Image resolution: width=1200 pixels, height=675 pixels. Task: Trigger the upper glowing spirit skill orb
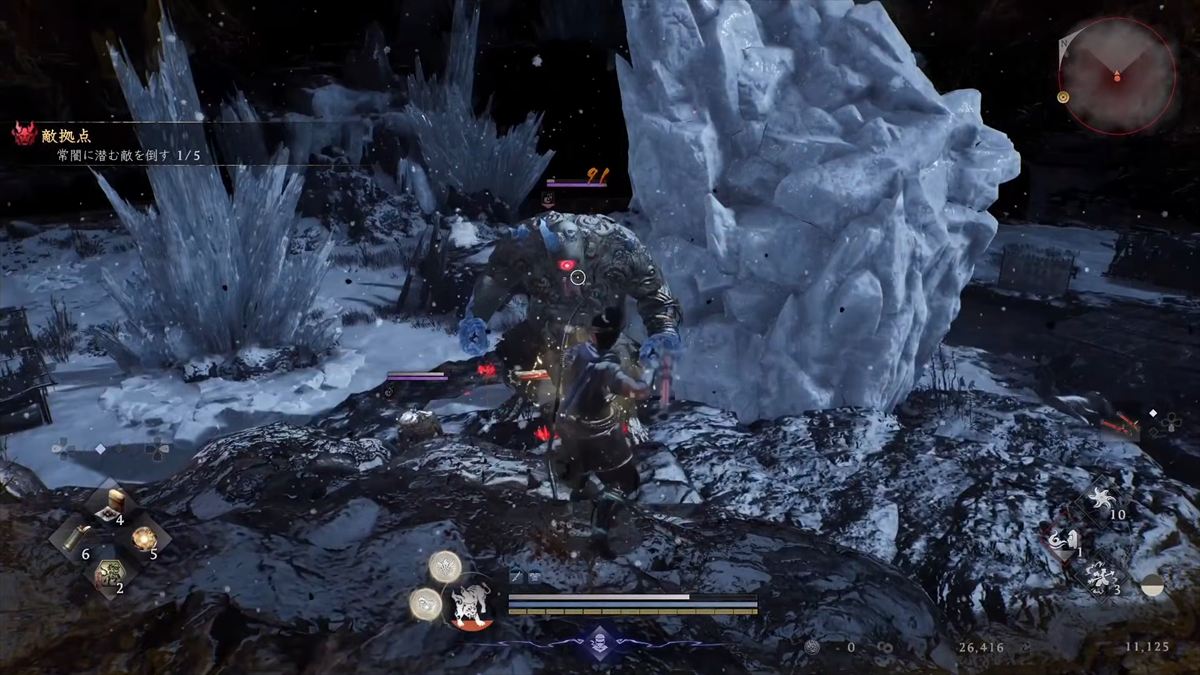445,567
